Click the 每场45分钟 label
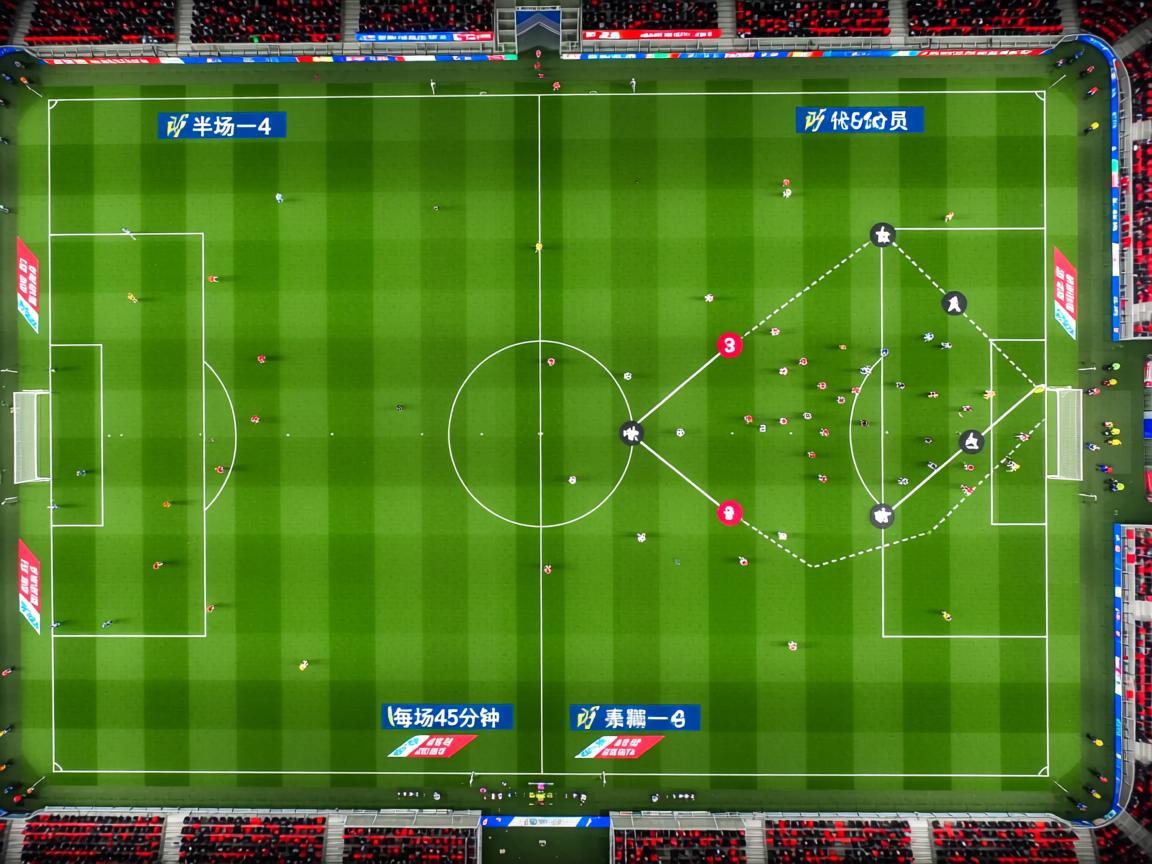 tap(447, 717)
